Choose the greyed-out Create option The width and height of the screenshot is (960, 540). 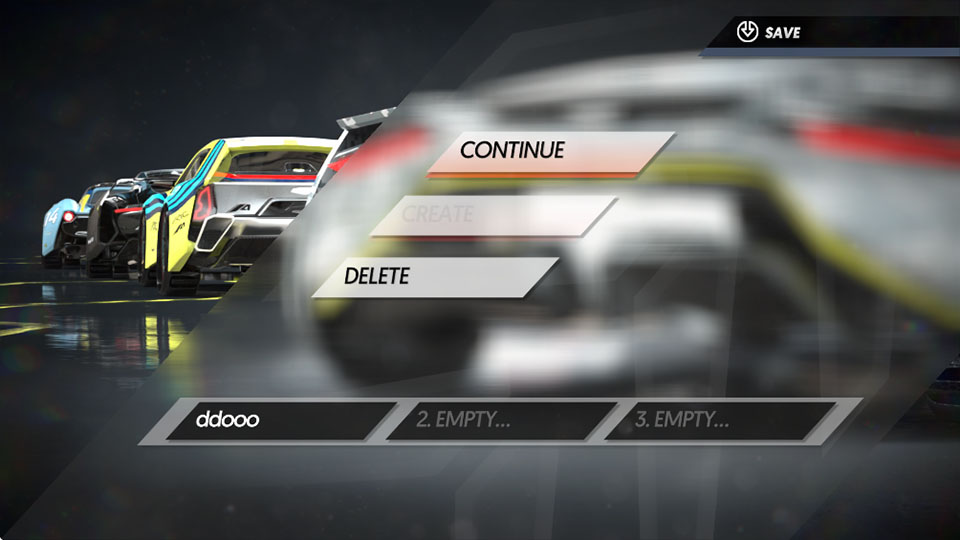(x=494, y=215)
